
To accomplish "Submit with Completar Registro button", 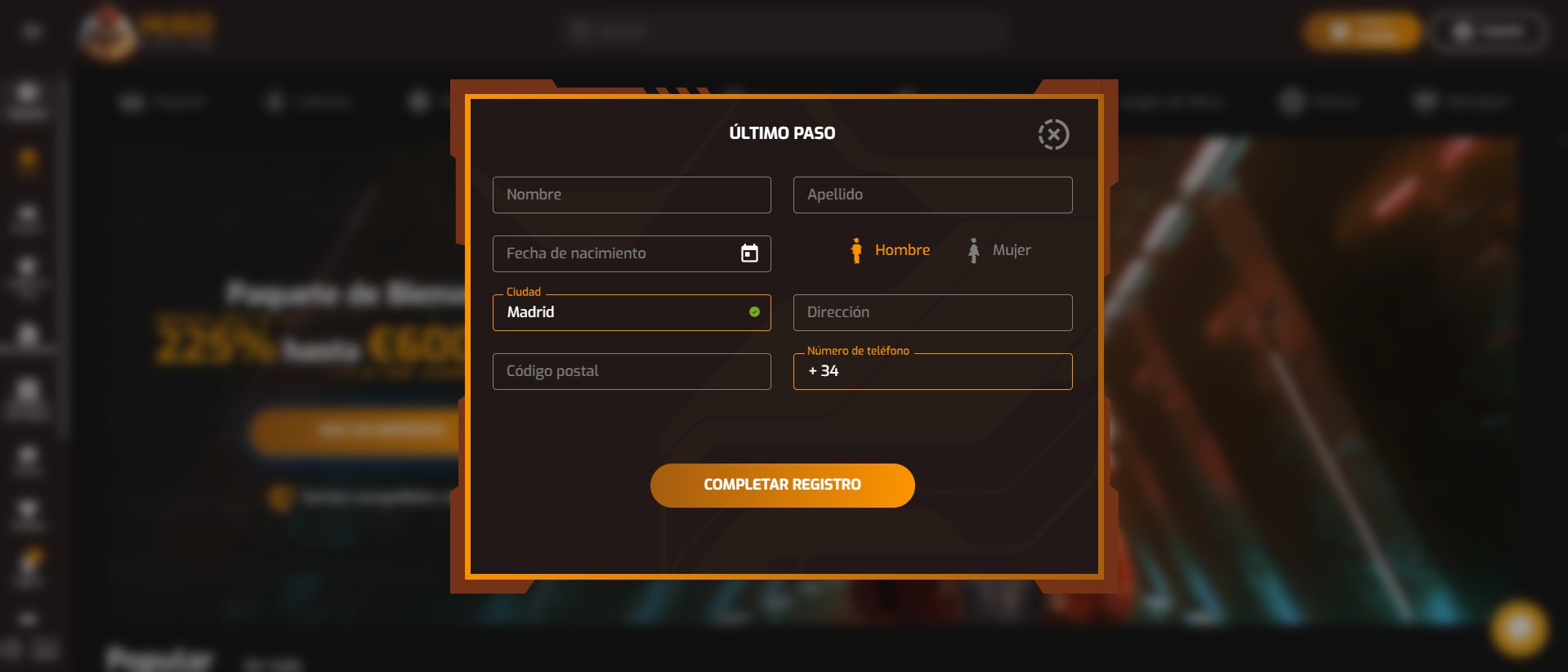I will coord(782,485).
